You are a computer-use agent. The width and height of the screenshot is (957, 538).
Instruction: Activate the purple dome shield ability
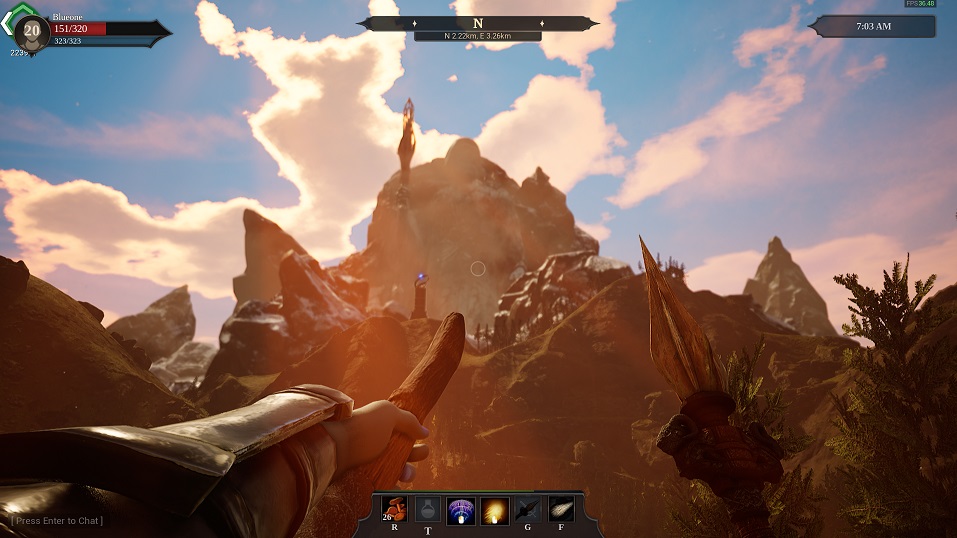pos(461,510)
